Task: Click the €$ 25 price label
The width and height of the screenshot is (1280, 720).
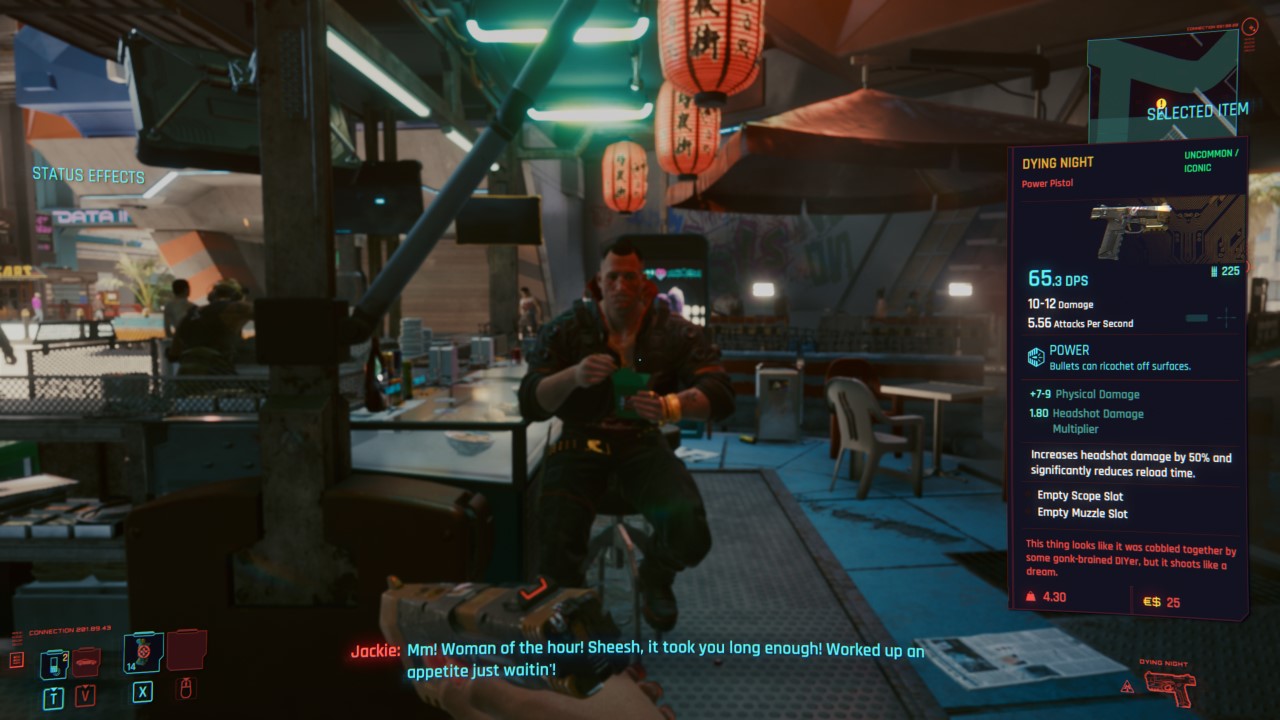Action: [x=1163, y=602]
